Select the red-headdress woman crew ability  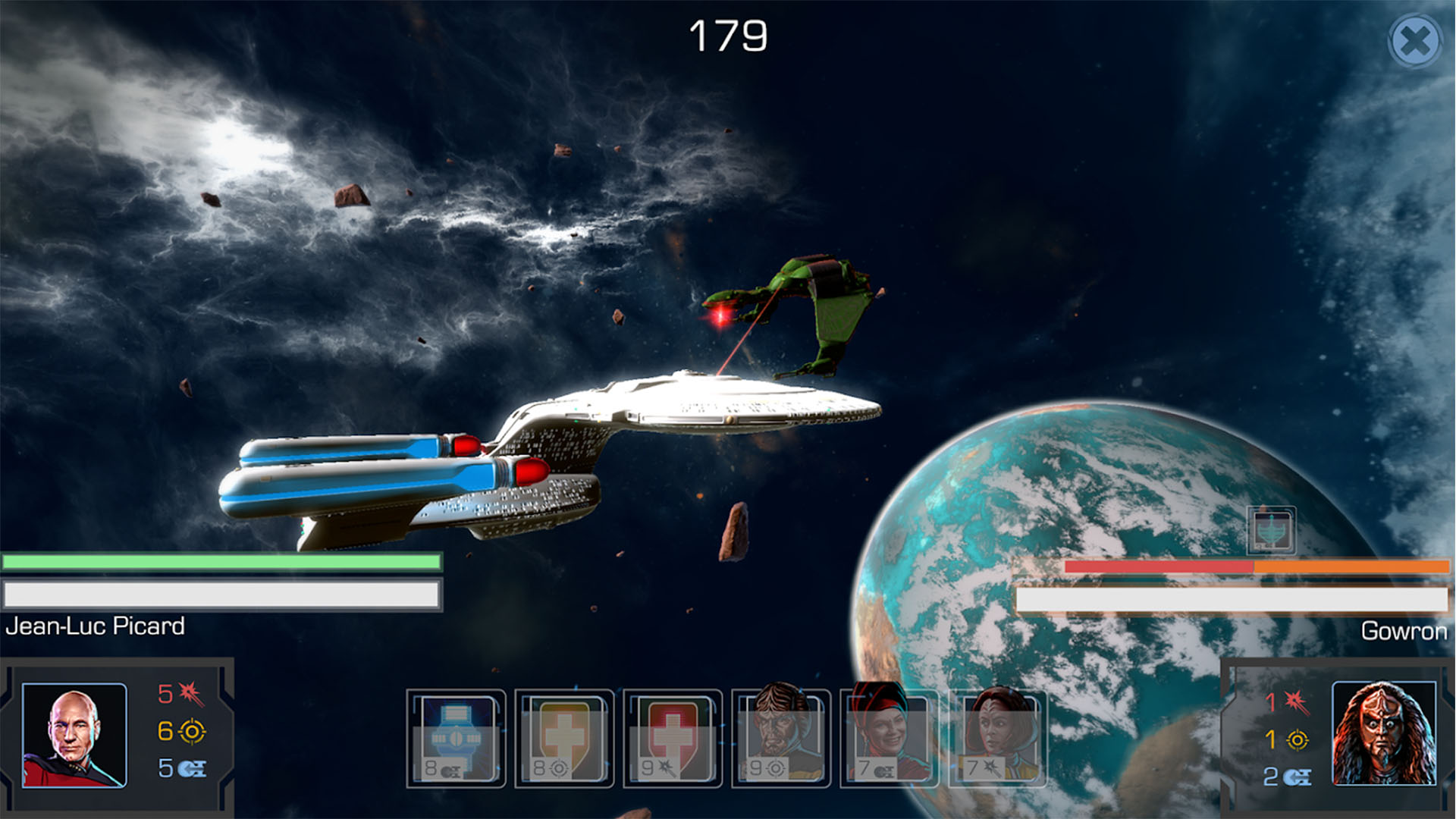coord(889,738)
